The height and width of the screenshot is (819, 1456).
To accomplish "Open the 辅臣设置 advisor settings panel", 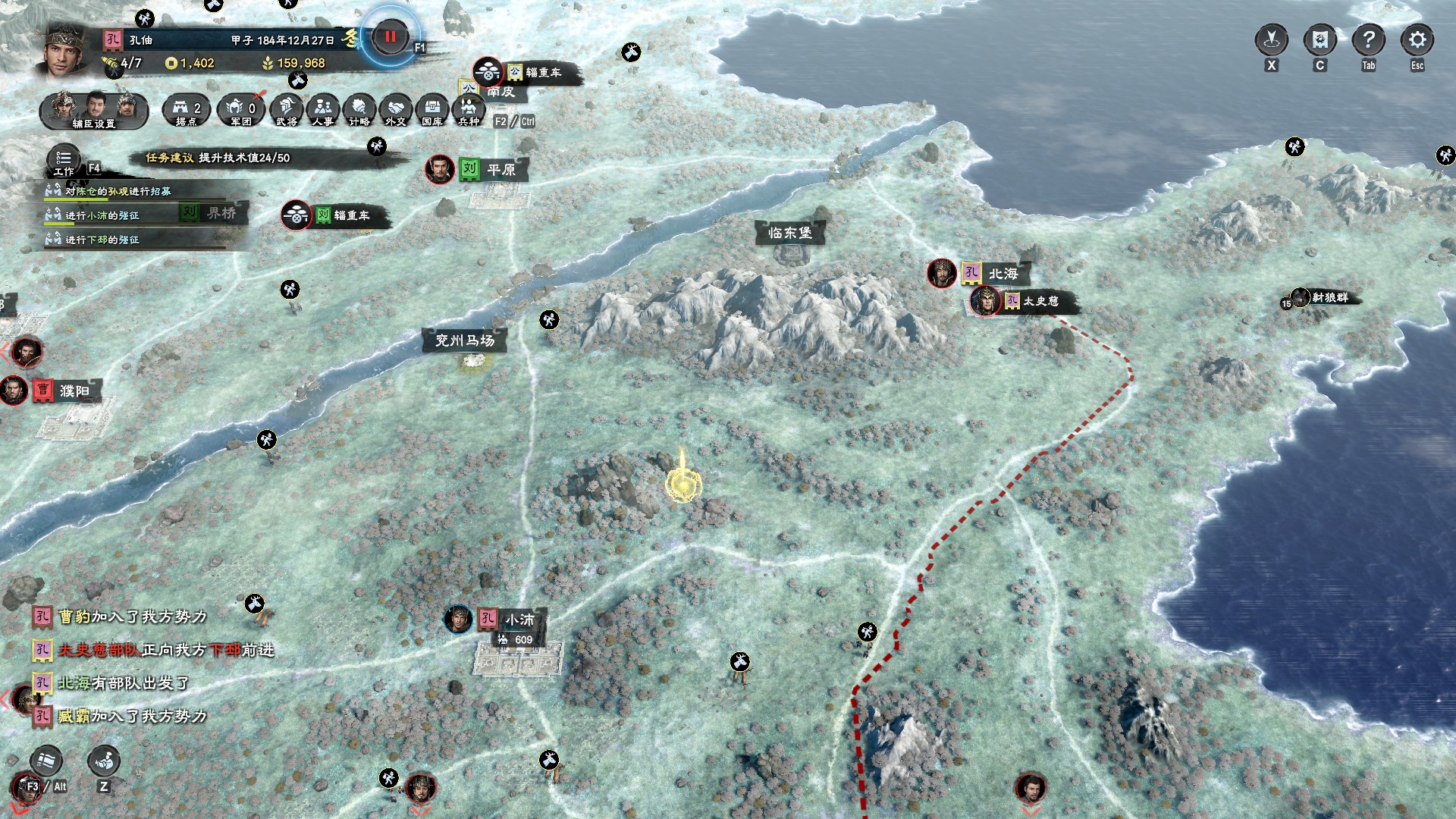I will [x=94, y=110].
